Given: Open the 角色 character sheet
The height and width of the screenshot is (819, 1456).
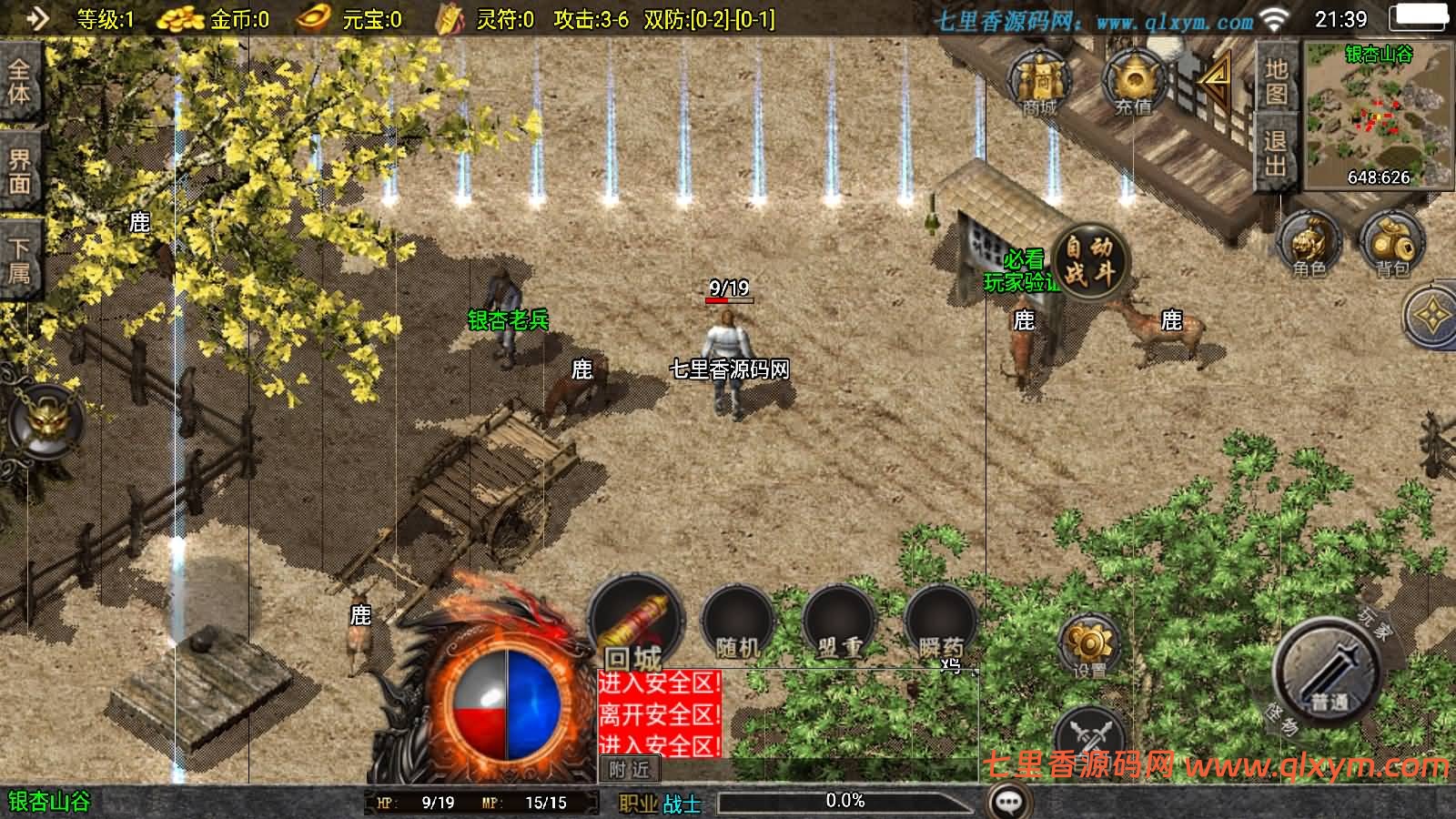Looking at the screenshot, I should (x=1309, y=243).
